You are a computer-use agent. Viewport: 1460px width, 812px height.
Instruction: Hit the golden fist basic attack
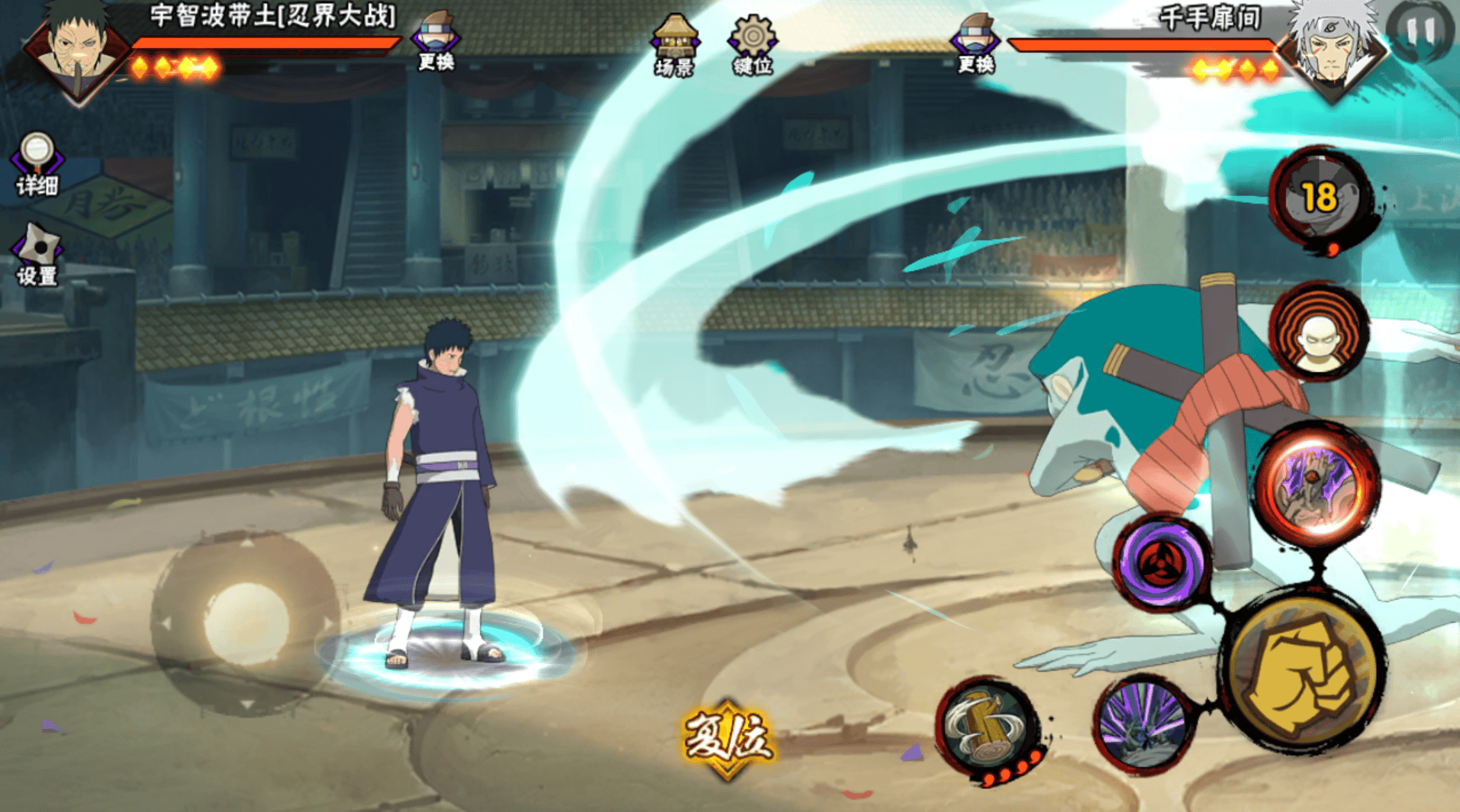point(1304,672)
